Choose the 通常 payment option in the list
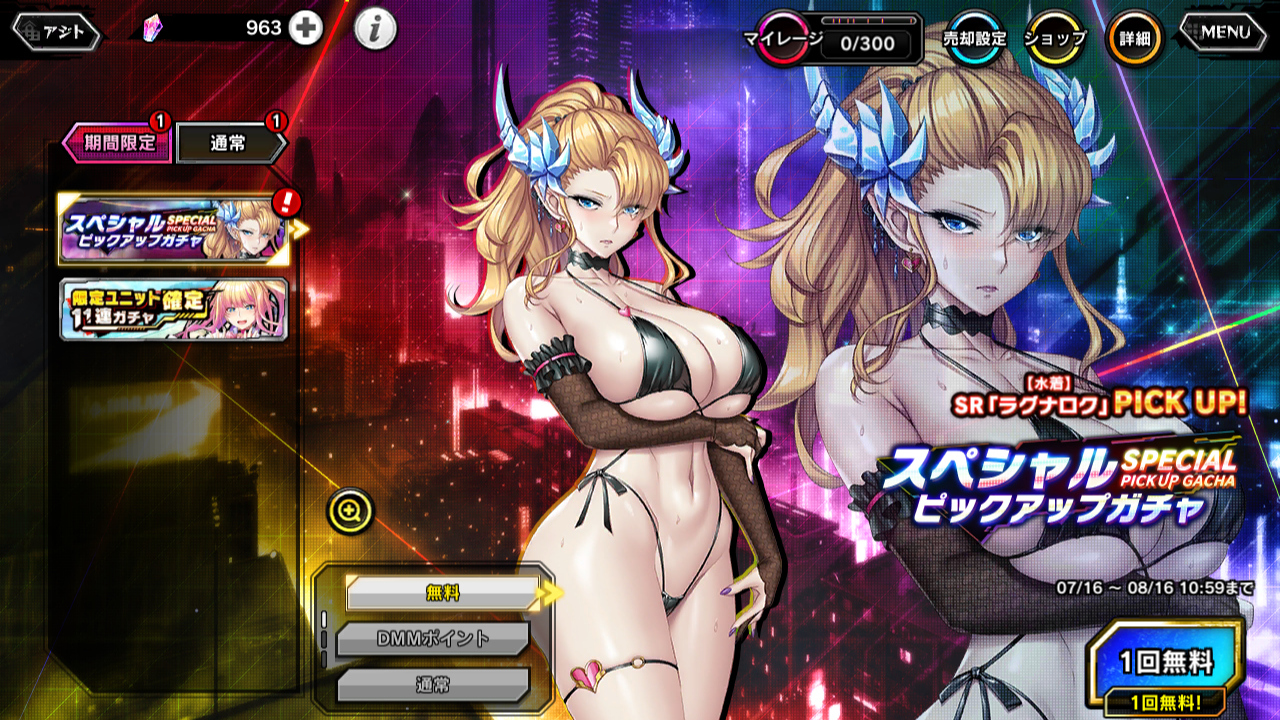This screenshot has height=720, width=1280. tap(431, 685)
